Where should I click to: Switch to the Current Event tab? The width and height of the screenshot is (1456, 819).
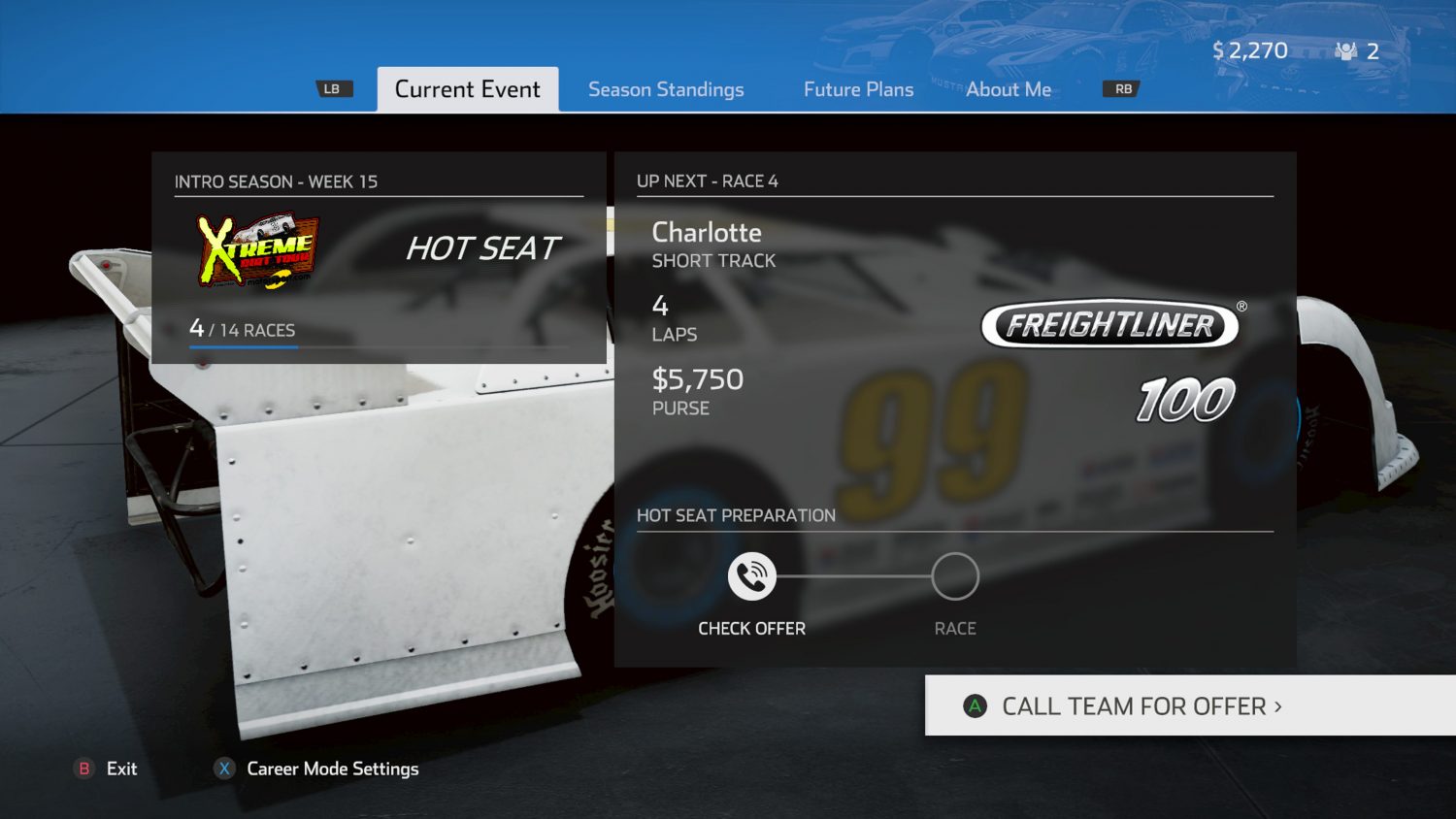tap(467, 89)
